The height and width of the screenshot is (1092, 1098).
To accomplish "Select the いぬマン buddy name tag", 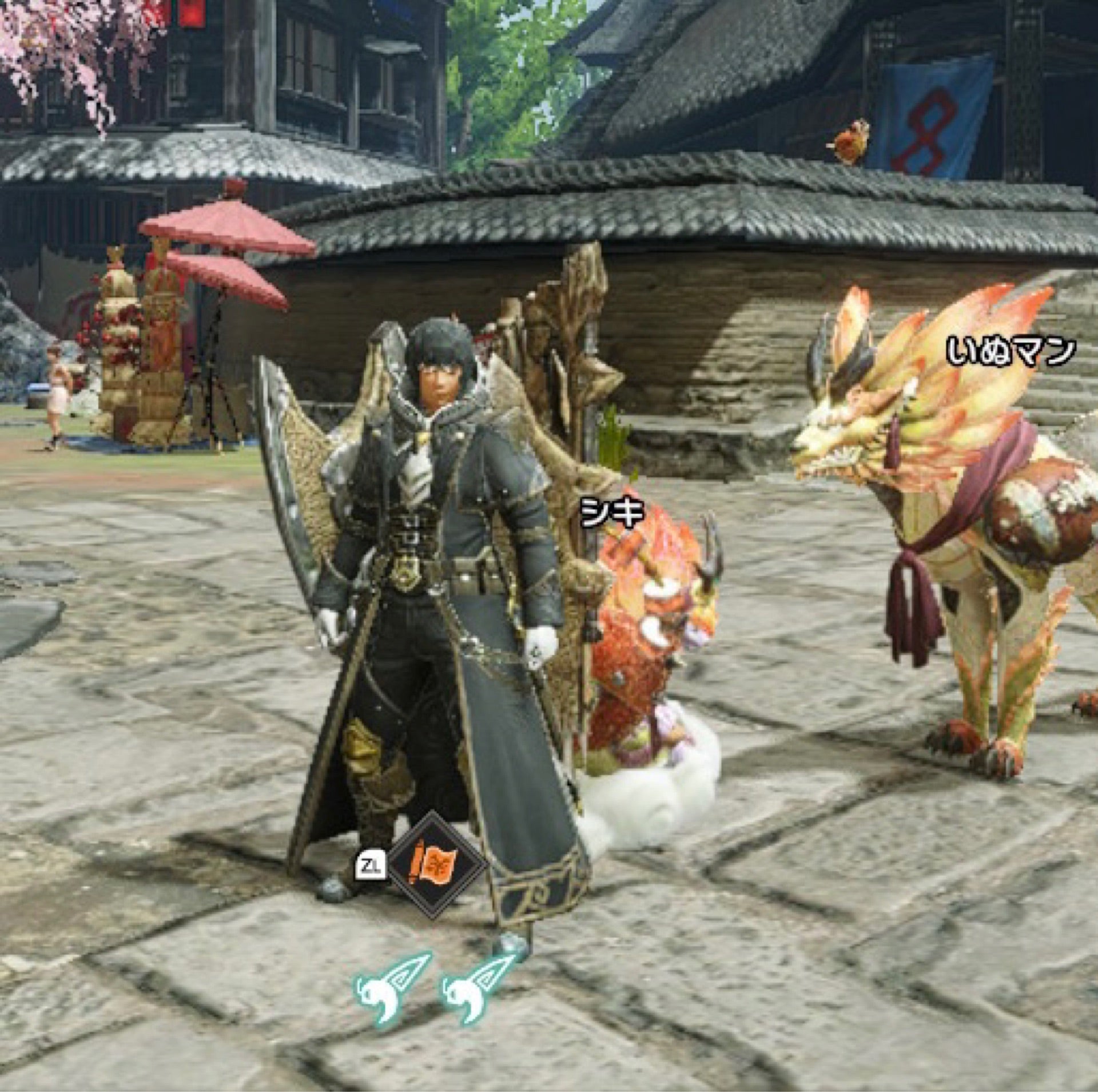I will click(x=1011, y=351).
